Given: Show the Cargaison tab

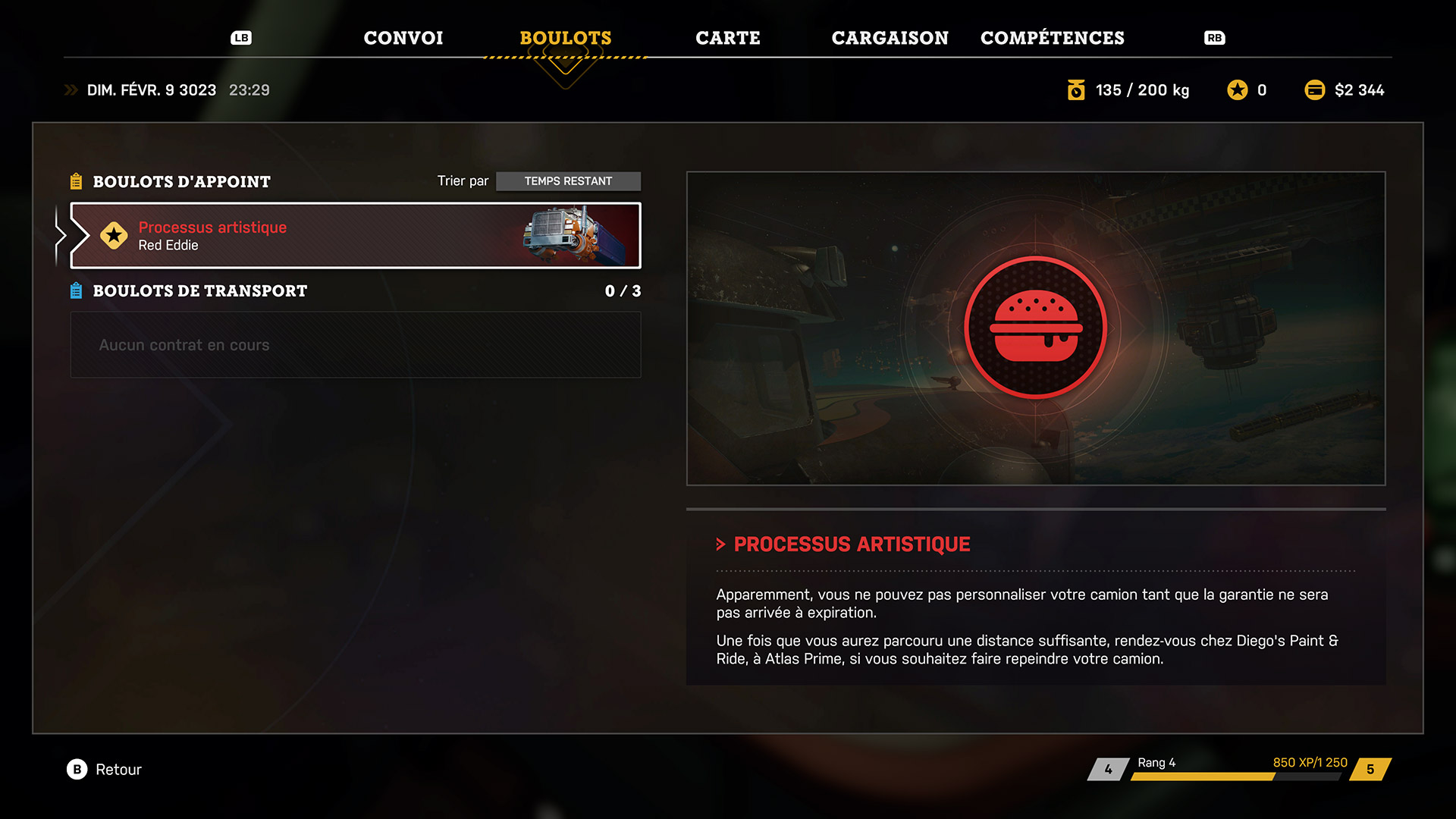Looking at the screenshot, I should pyautogui.click(x=890, y=38).
